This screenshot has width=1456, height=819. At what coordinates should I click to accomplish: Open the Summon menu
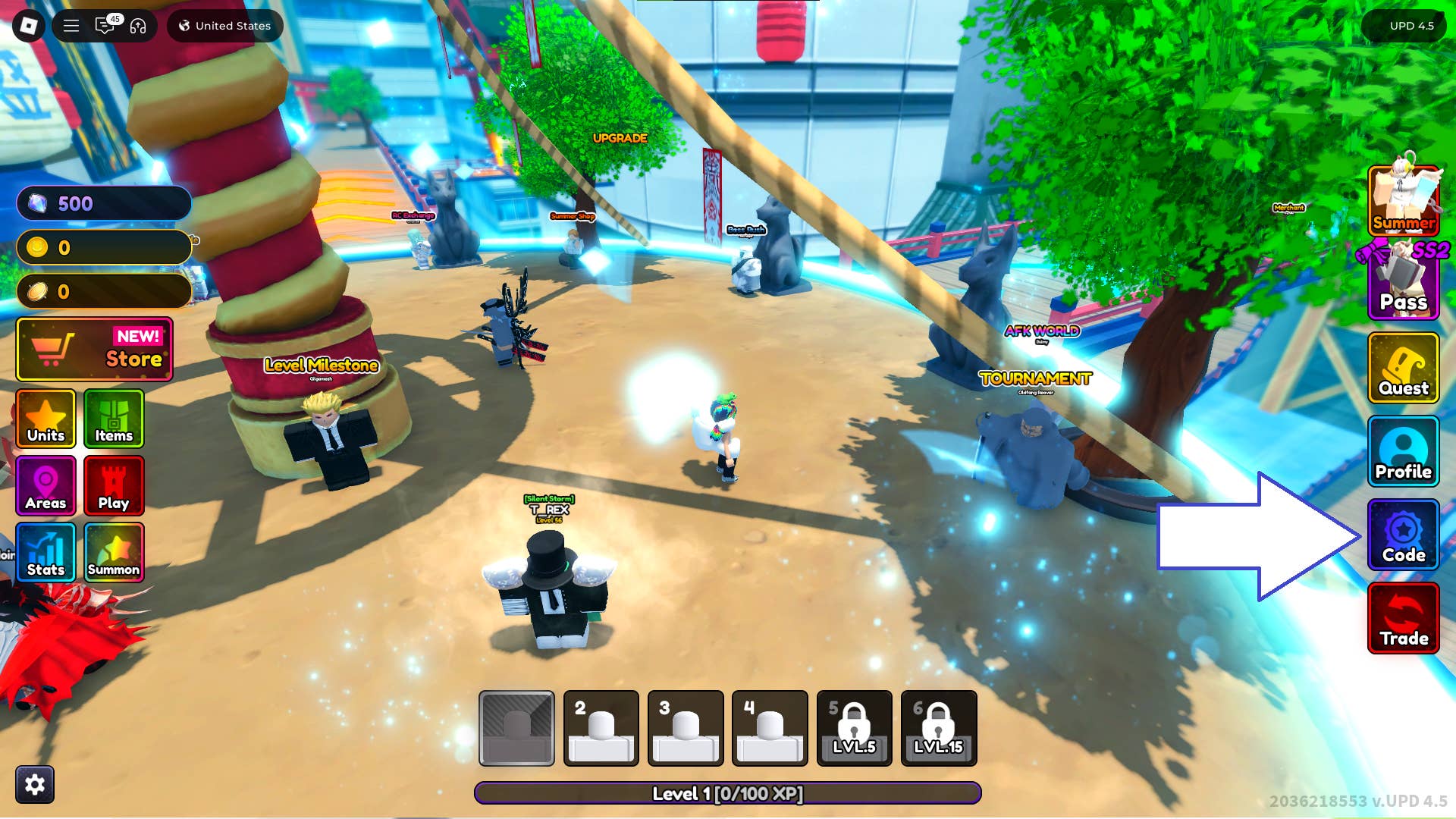pyautogui.click(x=114, y=552)
